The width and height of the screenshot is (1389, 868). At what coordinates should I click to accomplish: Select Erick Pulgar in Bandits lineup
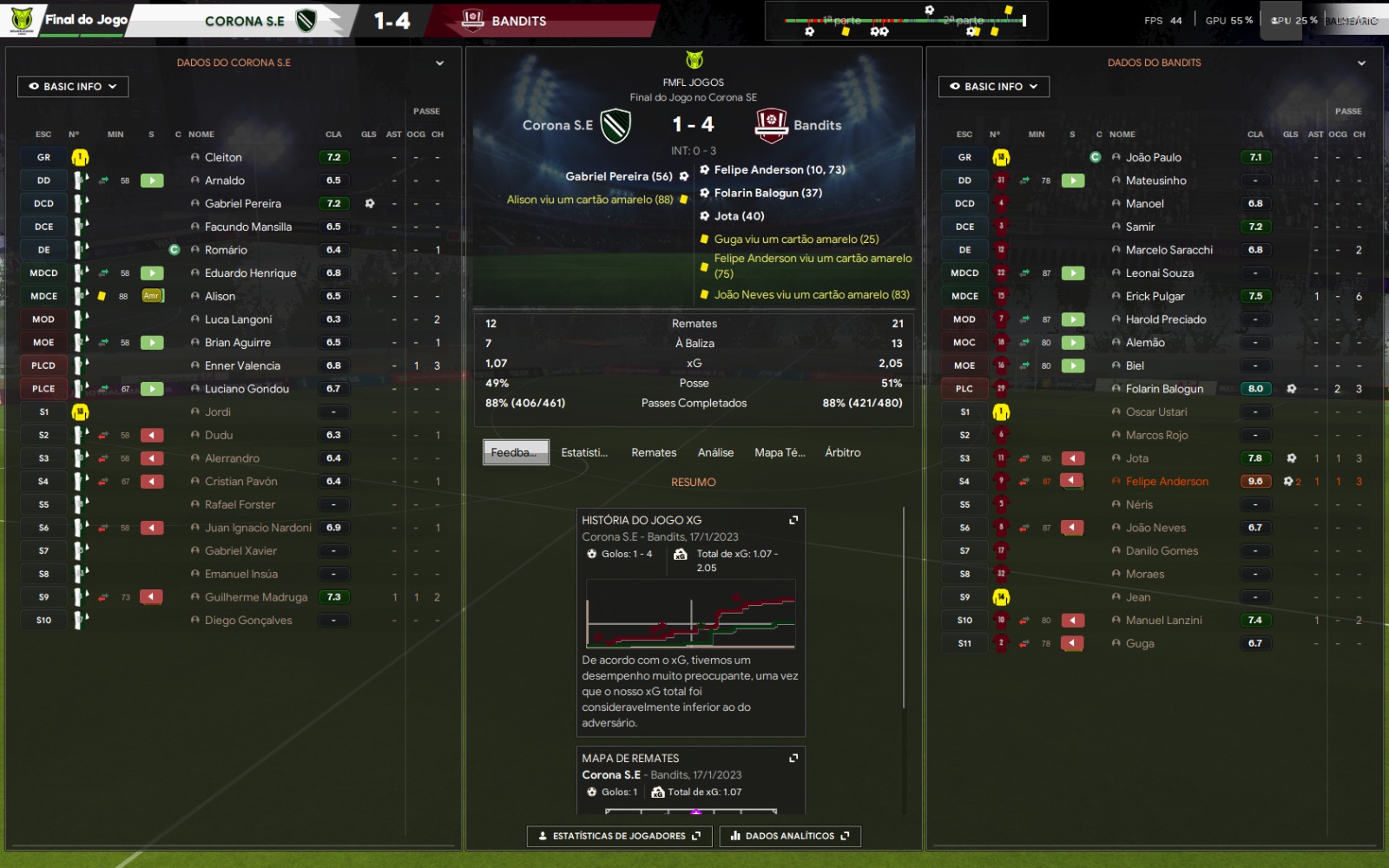[1155, 296]
